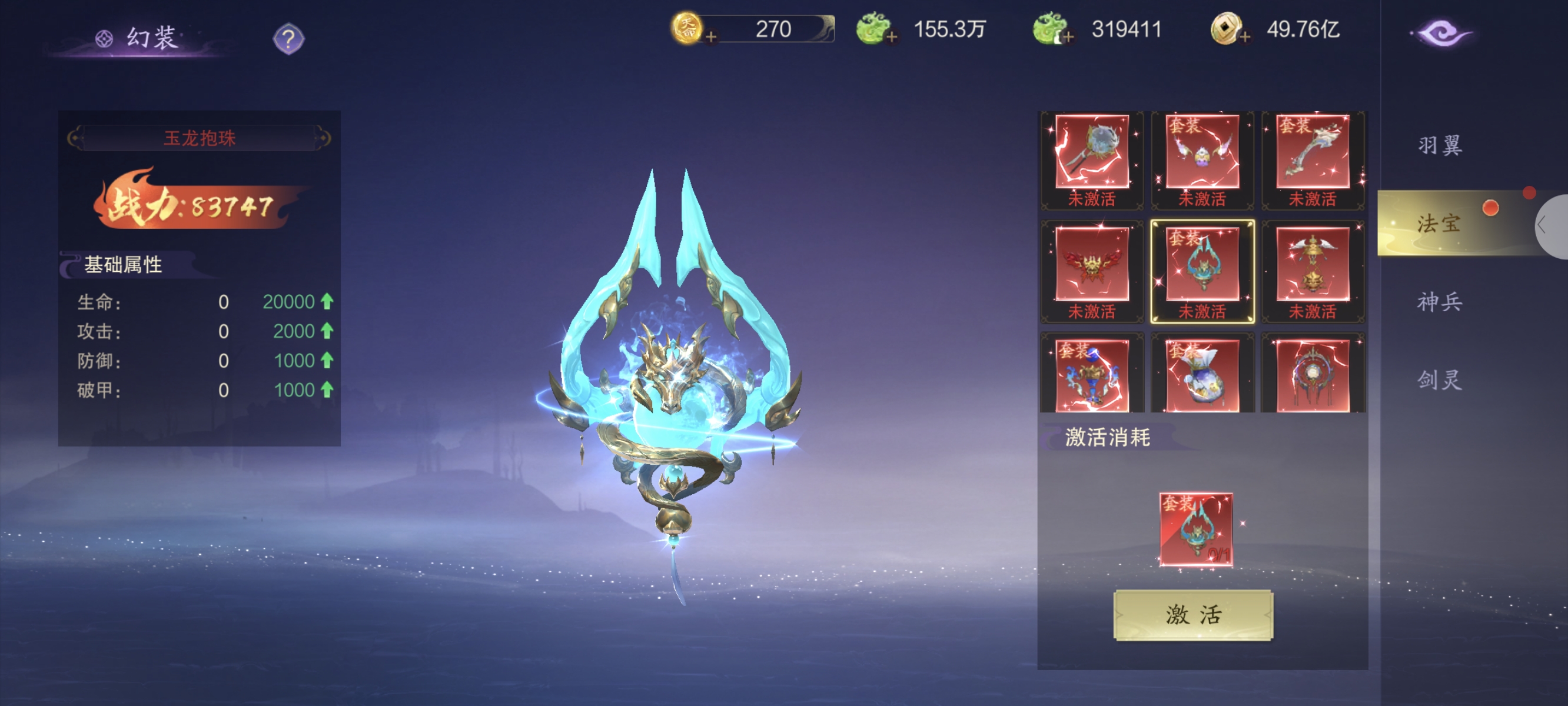Switch to the 羽翼 wings tab

point(1440,145)
